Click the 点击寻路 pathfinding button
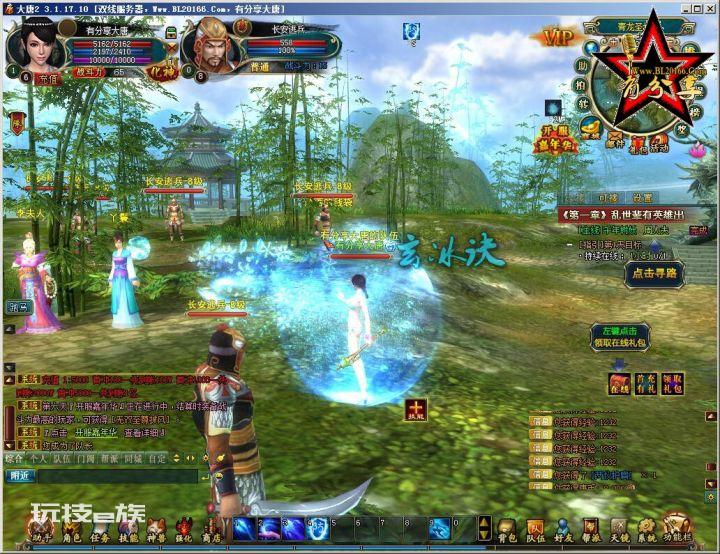This screenshot has height=554, width=720. tap(653, 272)
